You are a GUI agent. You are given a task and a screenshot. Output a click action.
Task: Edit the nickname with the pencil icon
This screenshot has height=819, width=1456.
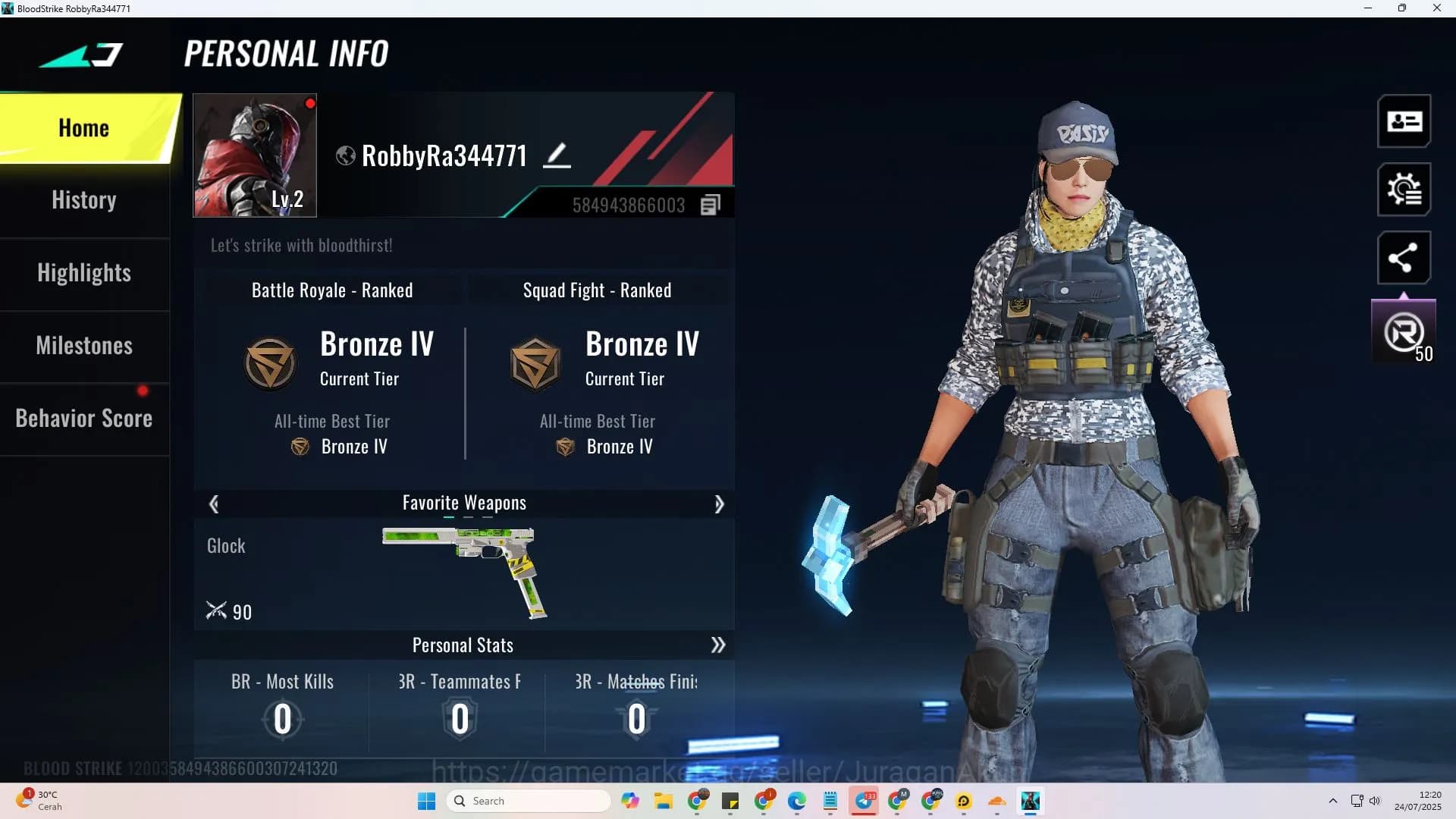click(558, 154)
